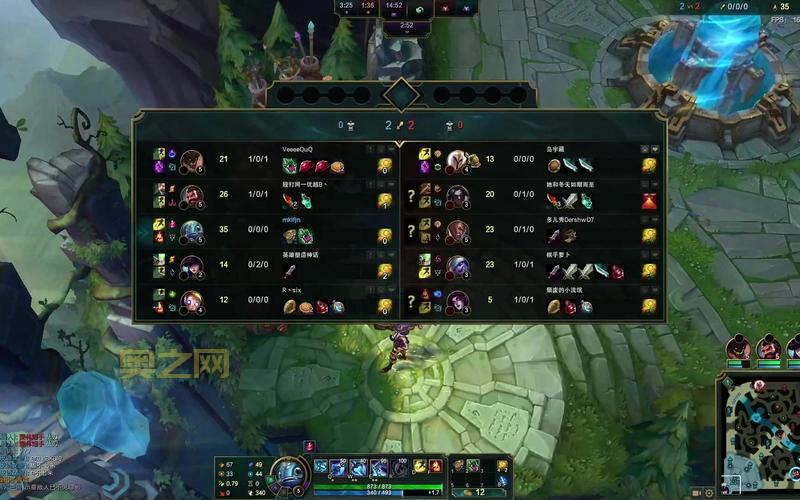Select the first ally portrait above the minimap
800x500 pixels.
[740, 348]
